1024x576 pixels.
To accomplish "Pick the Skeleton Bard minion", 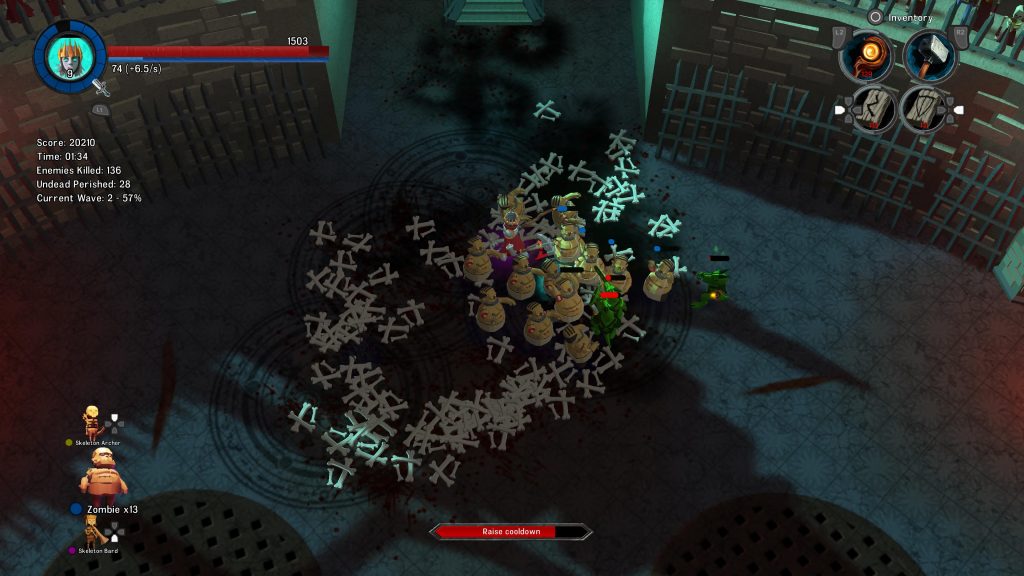I will 92,530.
